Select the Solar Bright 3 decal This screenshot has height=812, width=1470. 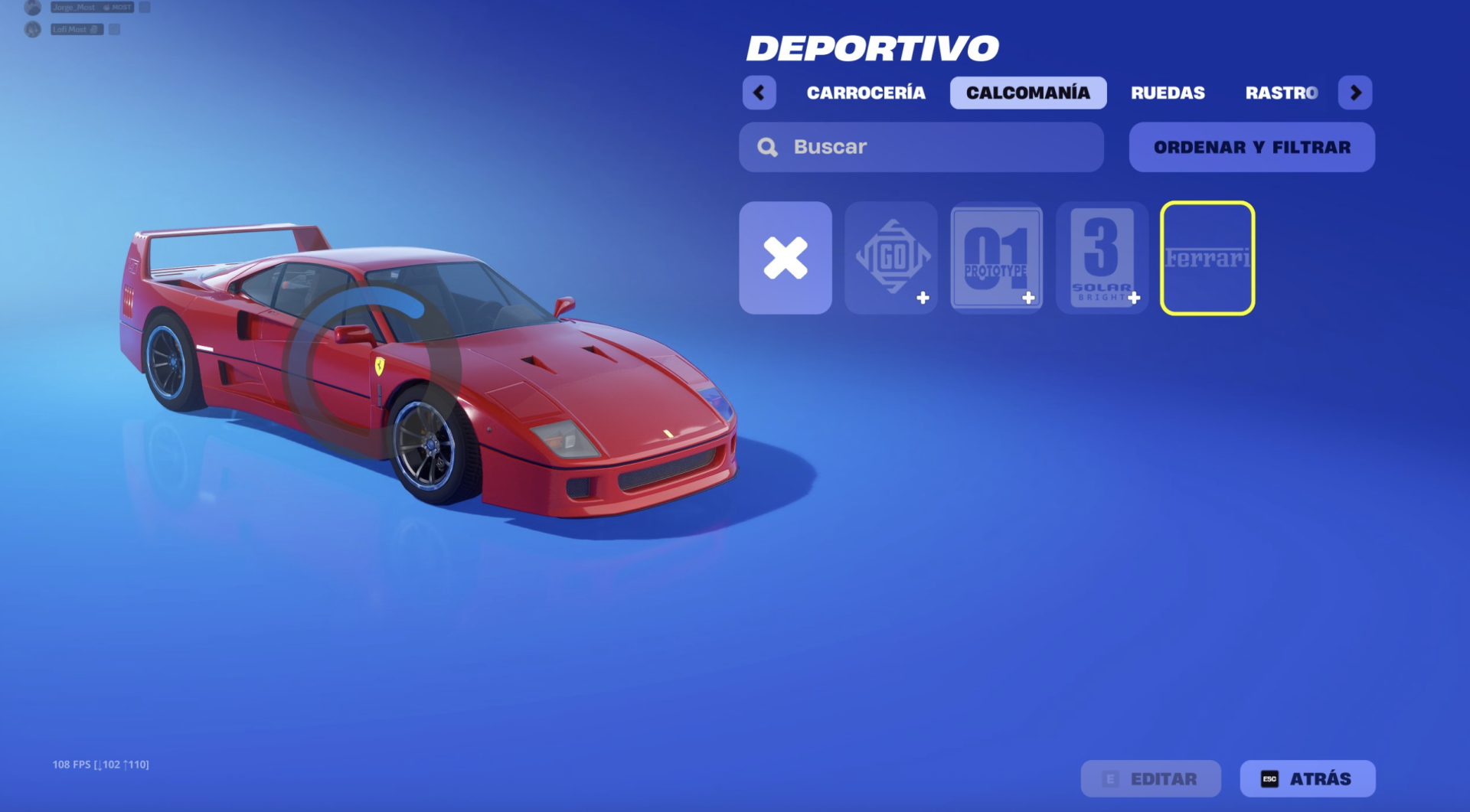click(1102, 258)
